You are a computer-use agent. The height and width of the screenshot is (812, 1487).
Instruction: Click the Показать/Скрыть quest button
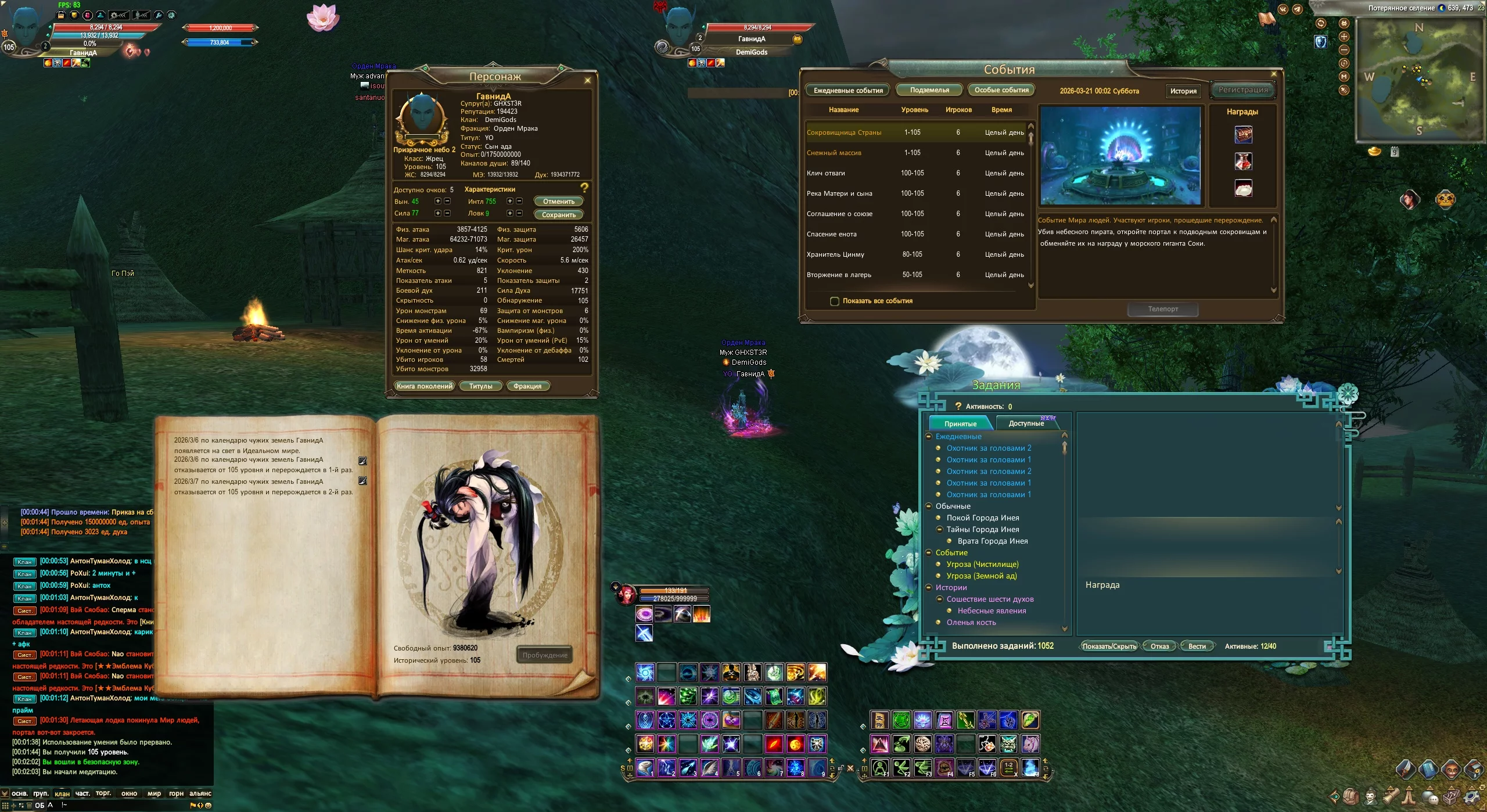[1109, 646]
